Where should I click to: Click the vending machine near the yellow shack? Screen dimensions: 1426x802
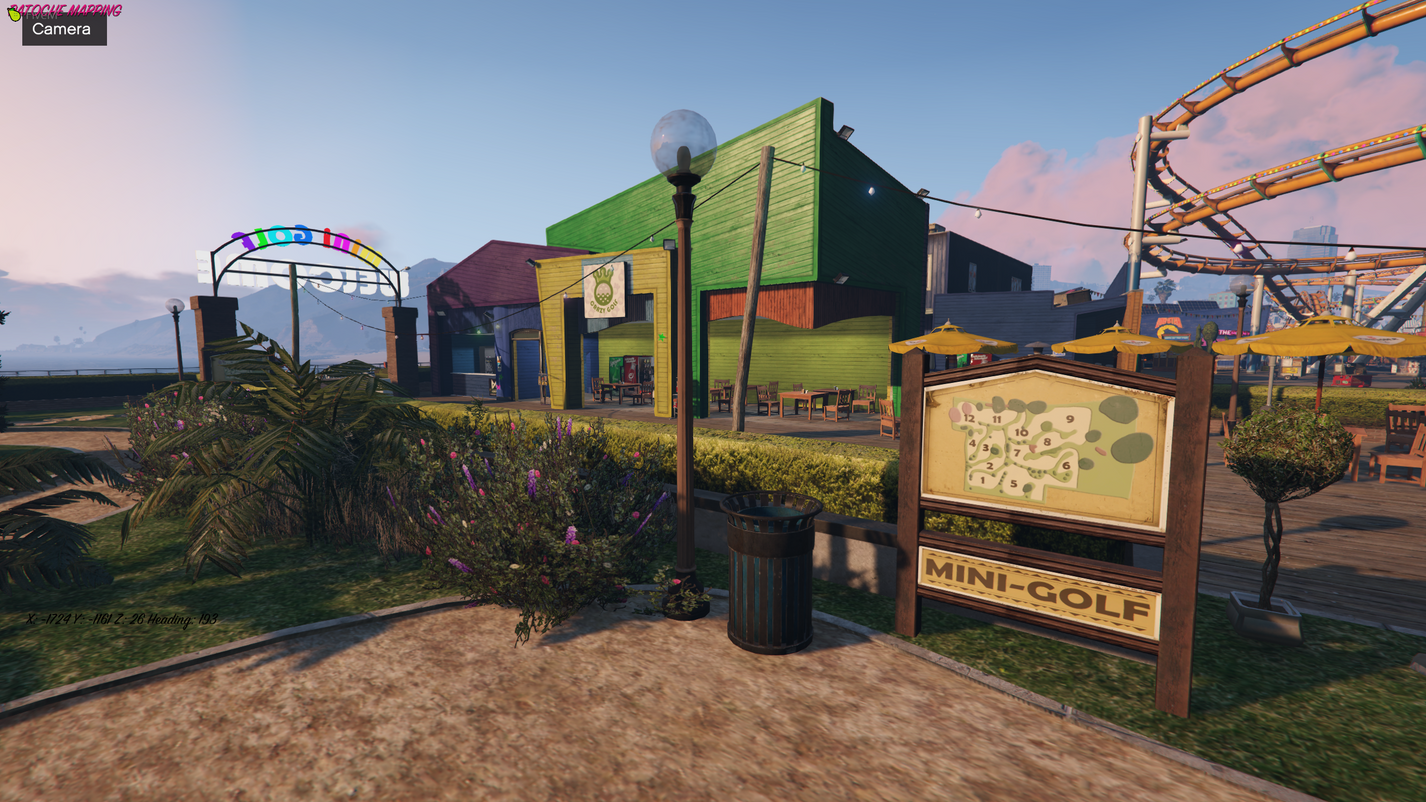[x=632, y=370]
